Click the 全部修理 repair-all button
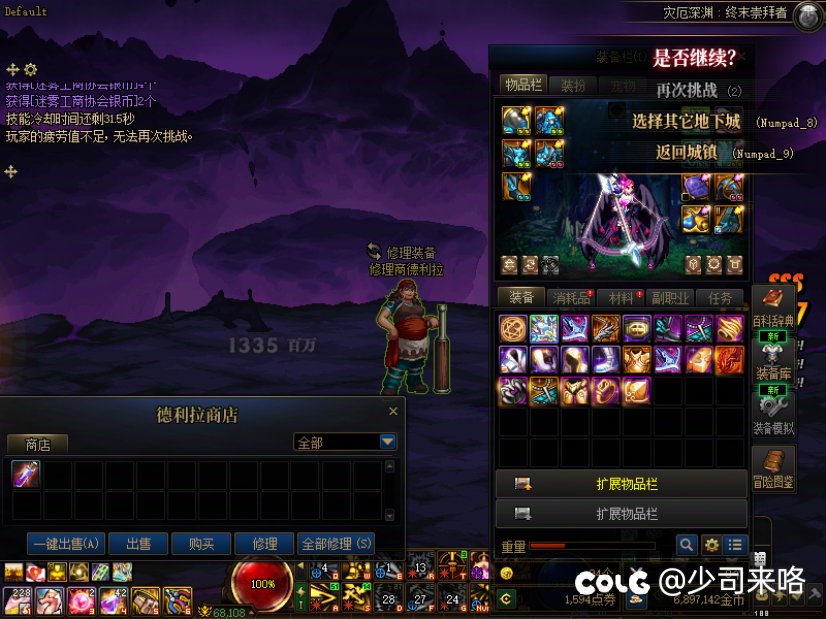 [x=336, y=544]
